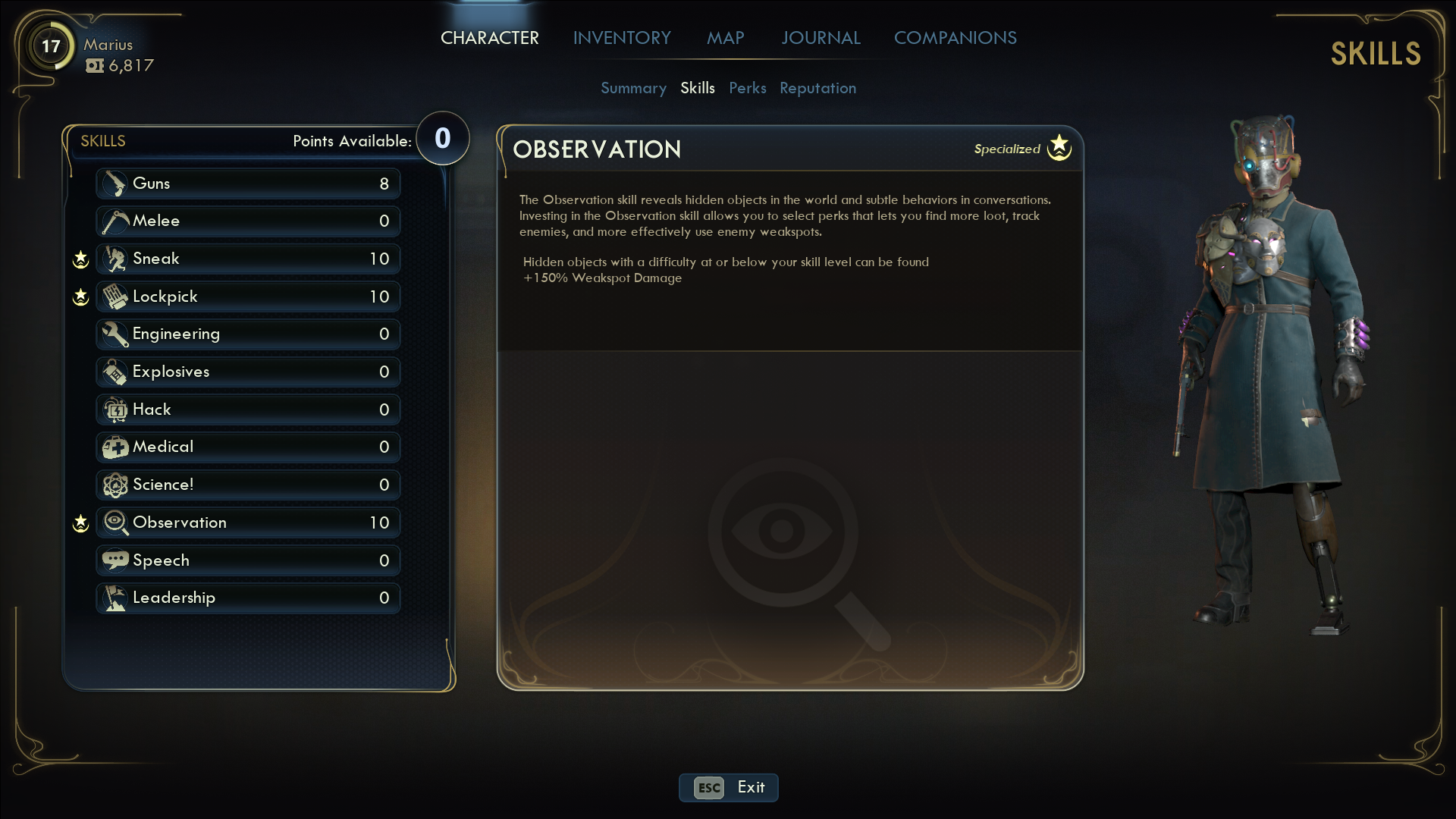1456x819 pixels.
Task: Click the Lockpick skill row
Action: click(248, 297)
